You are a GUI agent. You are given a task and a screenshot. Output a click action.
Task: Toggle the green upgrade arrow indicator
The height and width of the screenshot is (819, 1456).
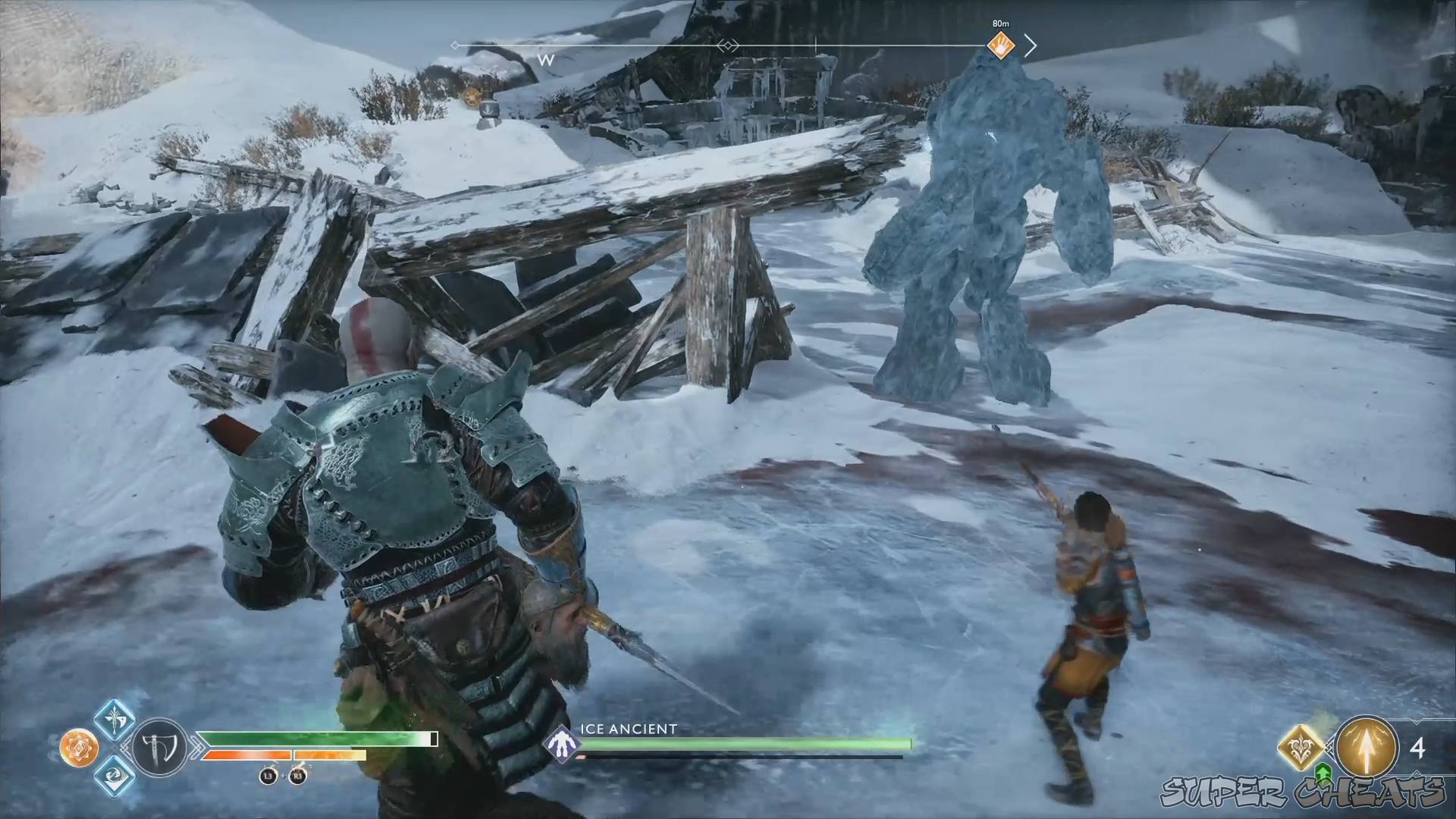click(x=1323, y=774)
